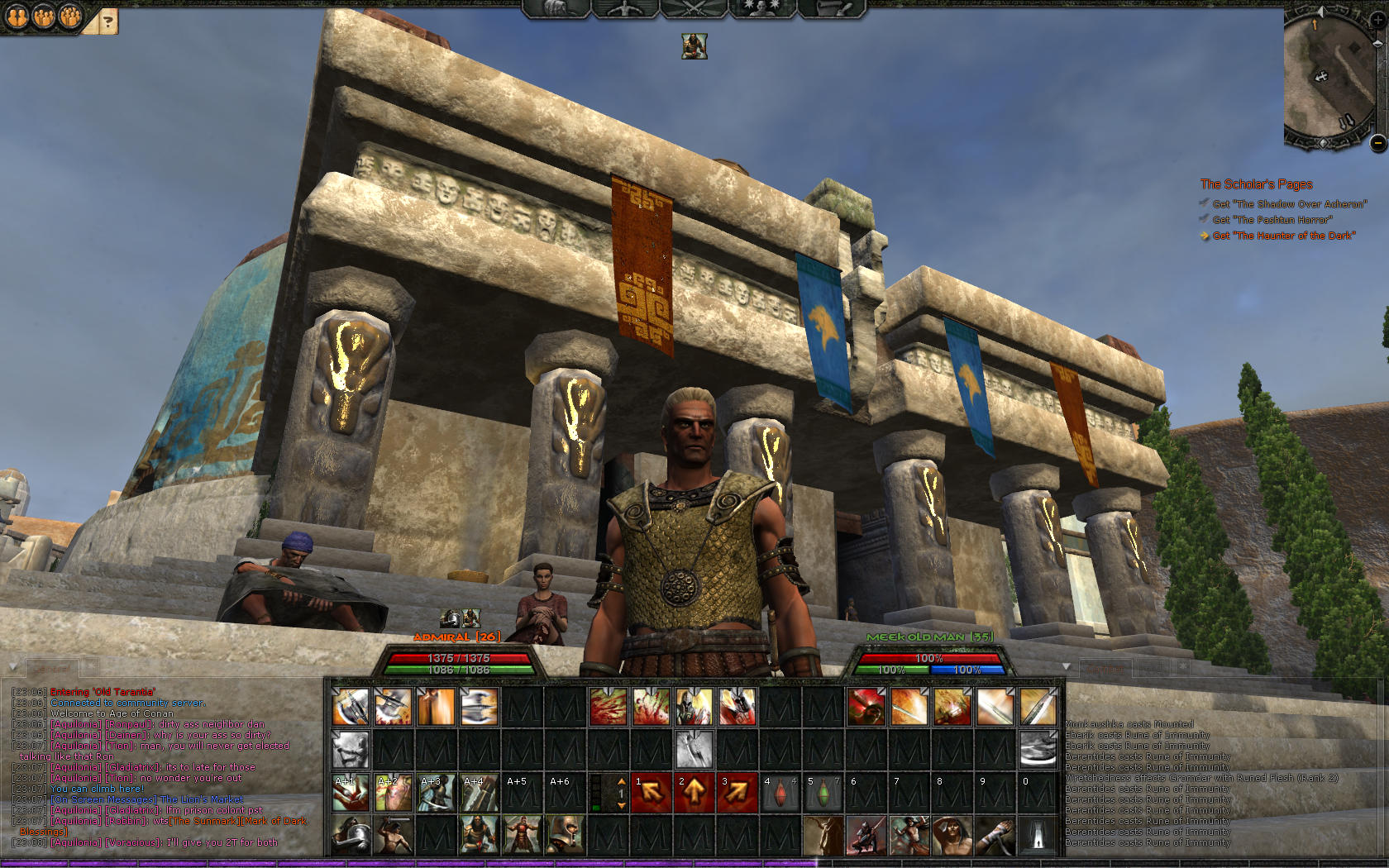The width and height of the screenshot is (1389, 868).
Task: Click the three-person group icon
Action: [x=70, y=16]
